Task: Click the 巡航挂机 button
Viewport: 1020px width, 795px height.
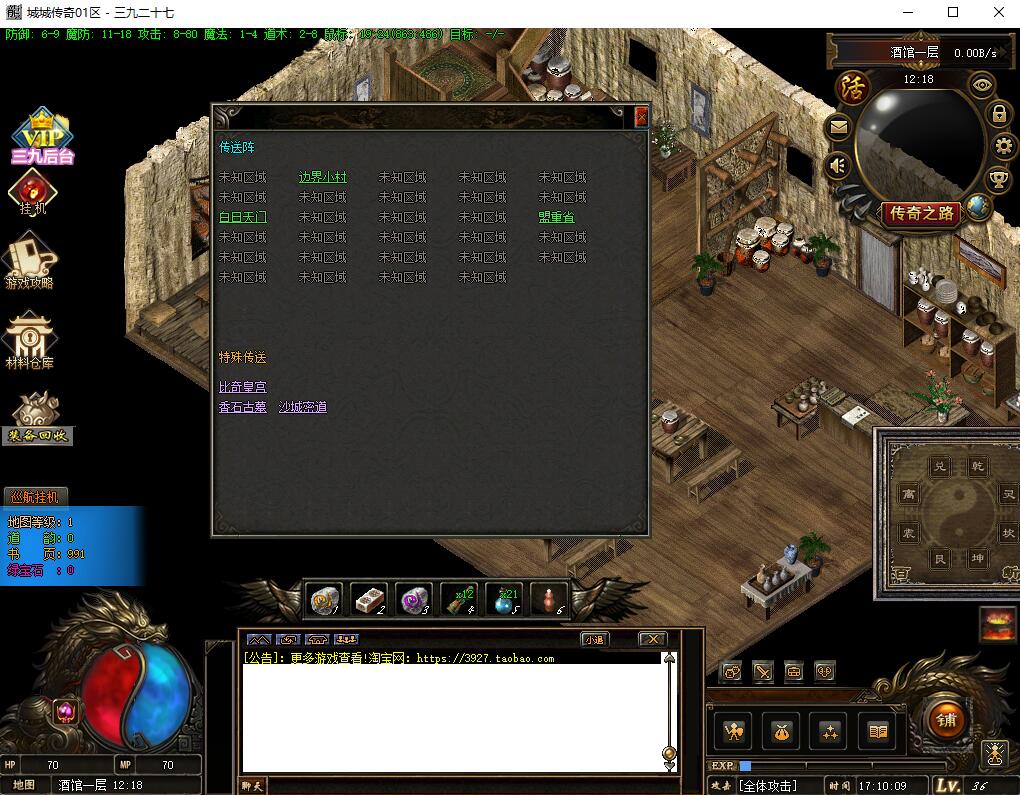Action: point(35,496)
